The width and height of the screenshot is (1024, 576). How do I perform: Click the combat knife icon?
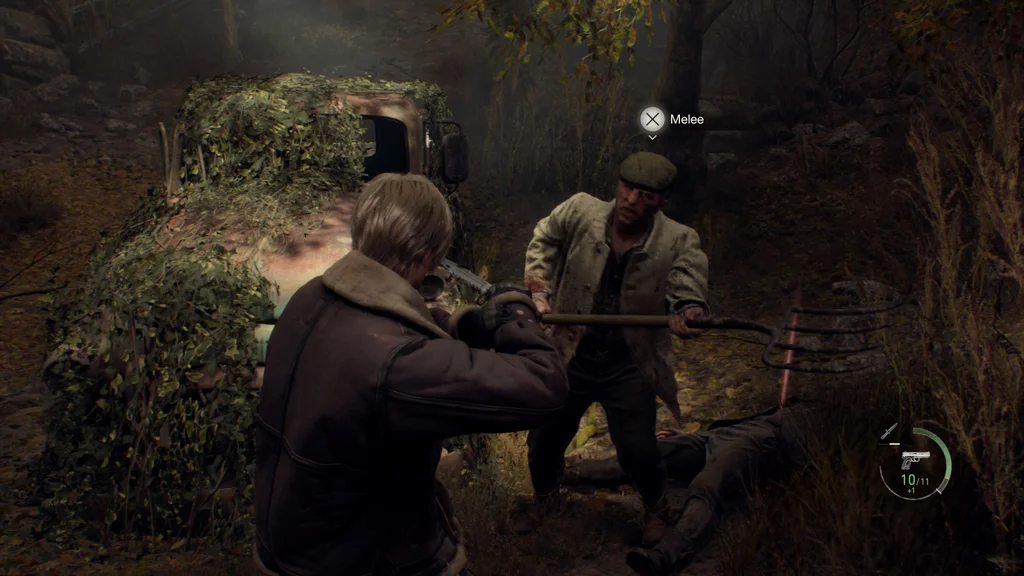coord(888,431)
